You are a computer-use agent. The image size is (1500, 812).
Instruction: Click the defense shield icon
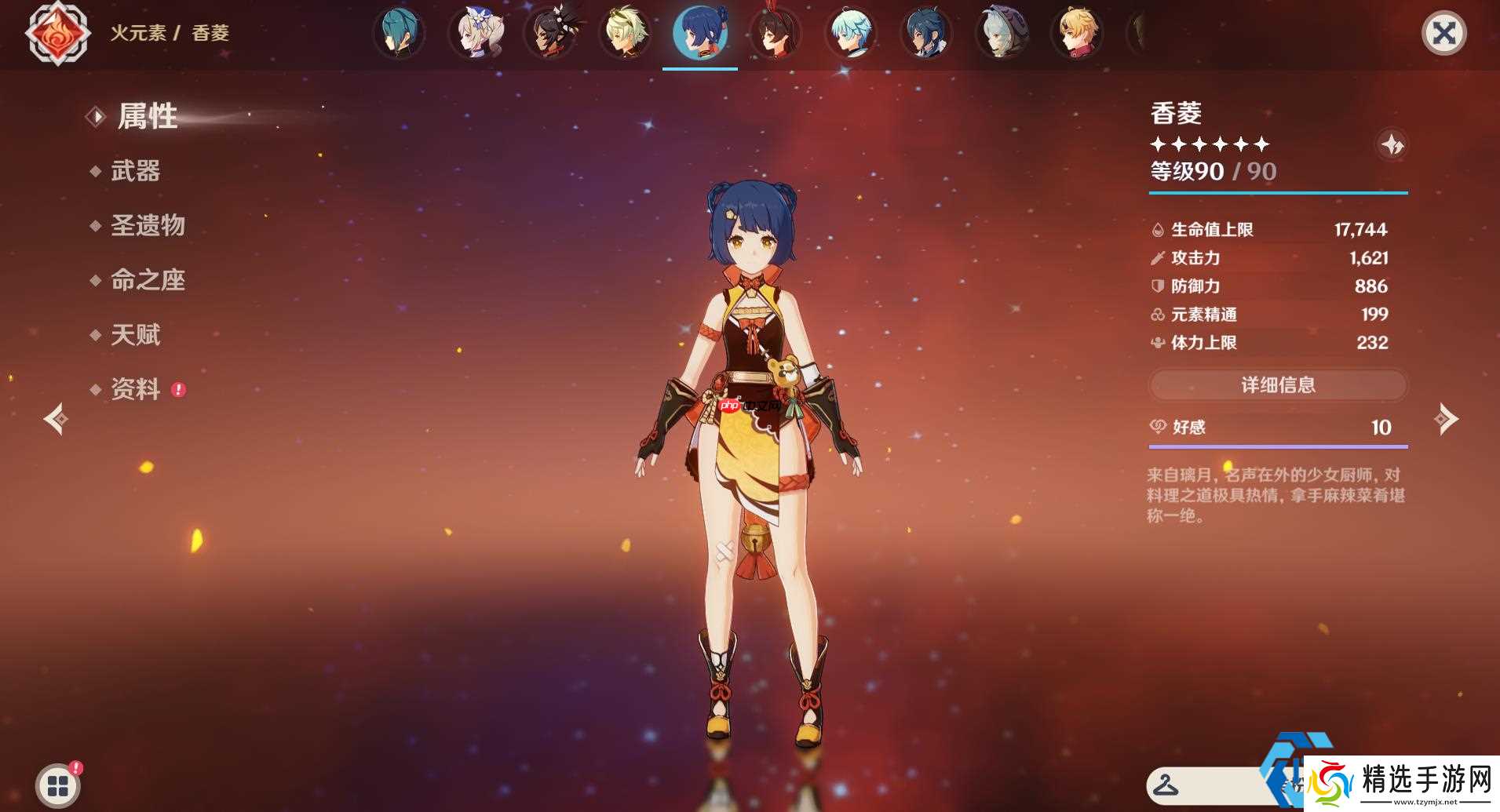[x=1157, y=286]
